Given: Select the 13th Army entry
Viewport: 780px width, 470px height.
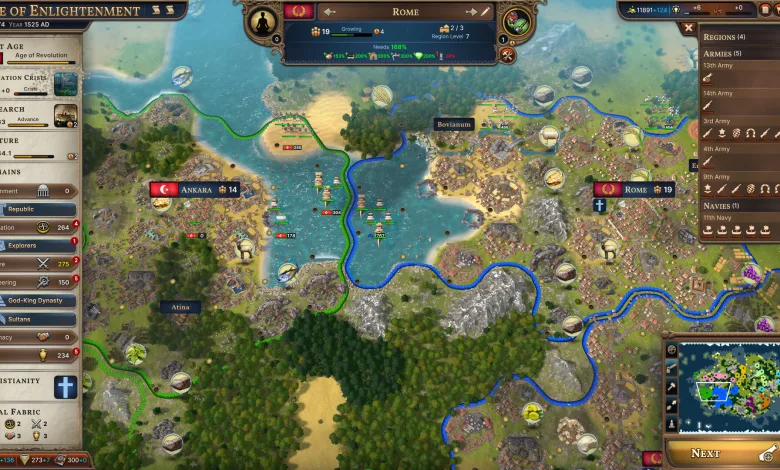Looking at the screenshot, I should [x=716, y=66].
